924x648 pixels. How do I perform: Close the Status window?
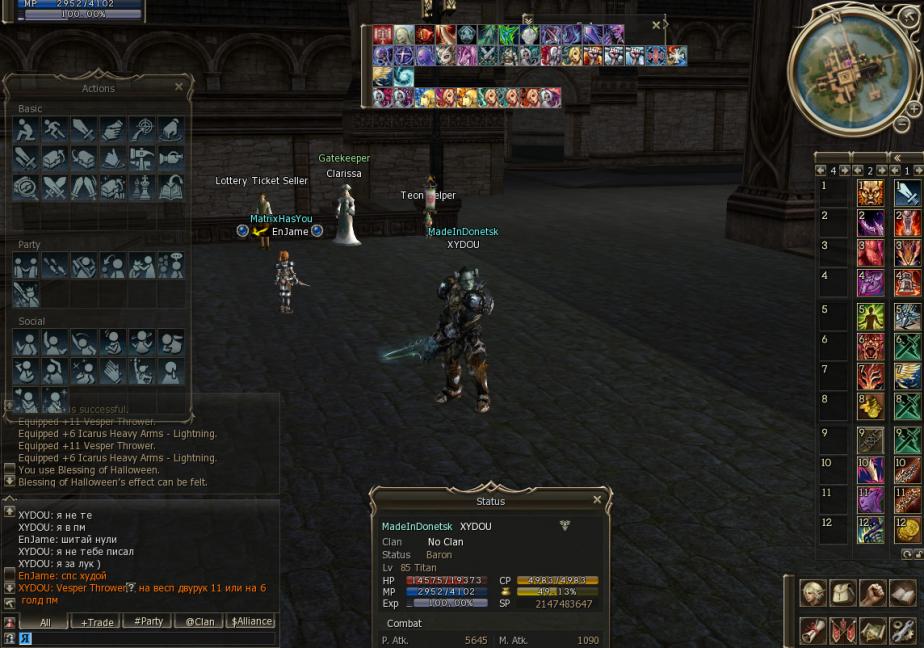[x=597, y=500]
